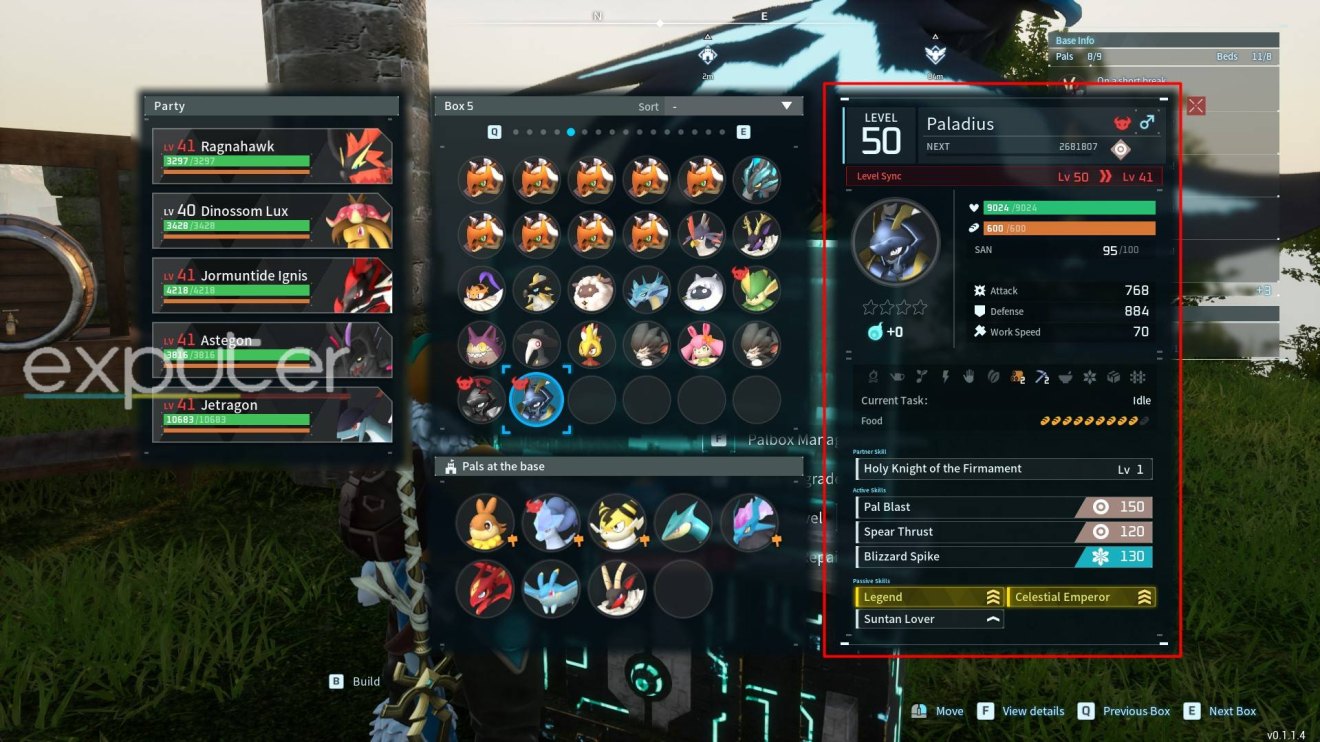The height and width of the screenshot is (742, 1320).
Task: Expand the Suntan Lover passive skill
Action: [928, 618]
